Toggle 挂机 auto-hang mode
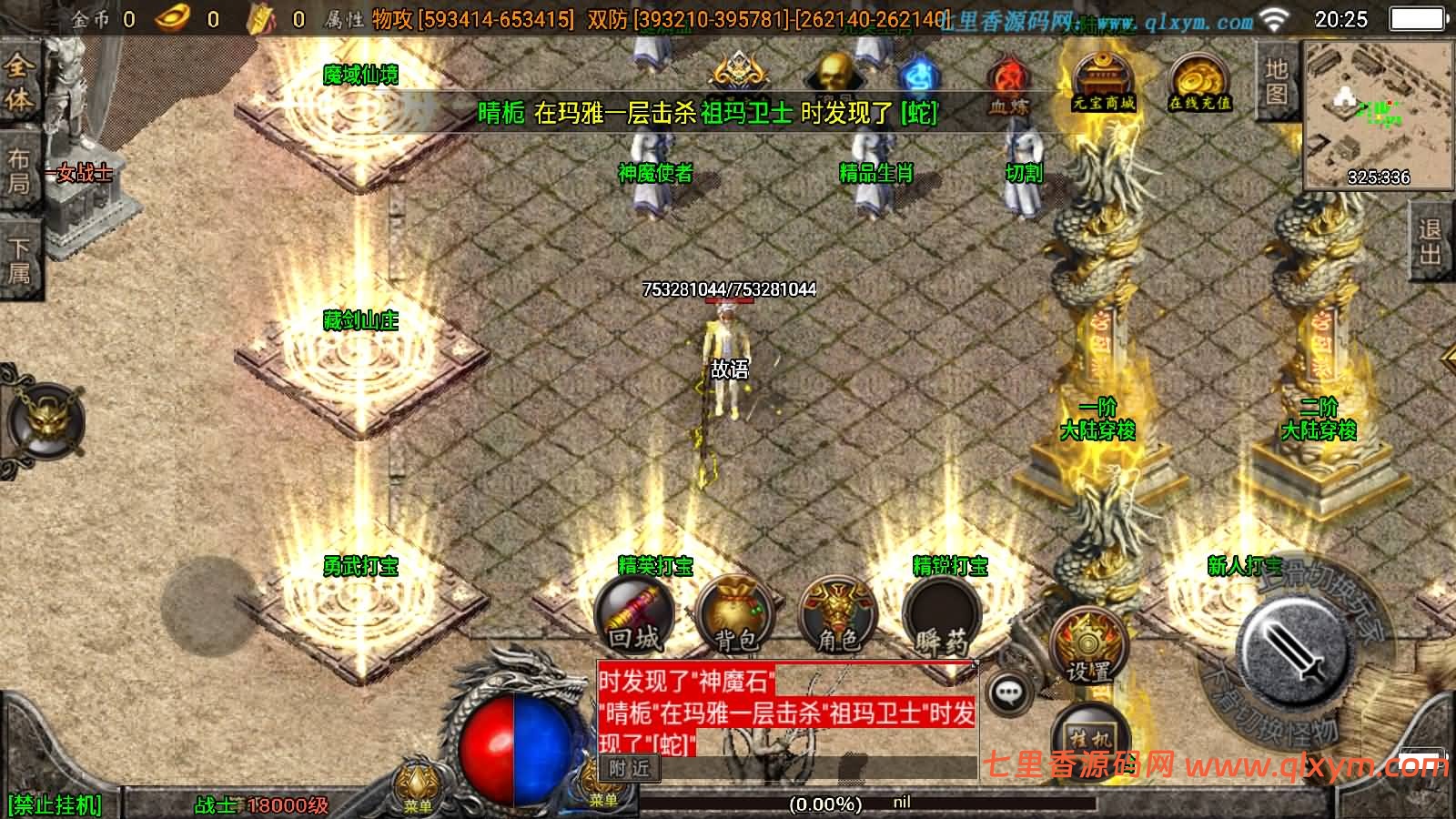 pyautogui.click(x=1088, y=737)
